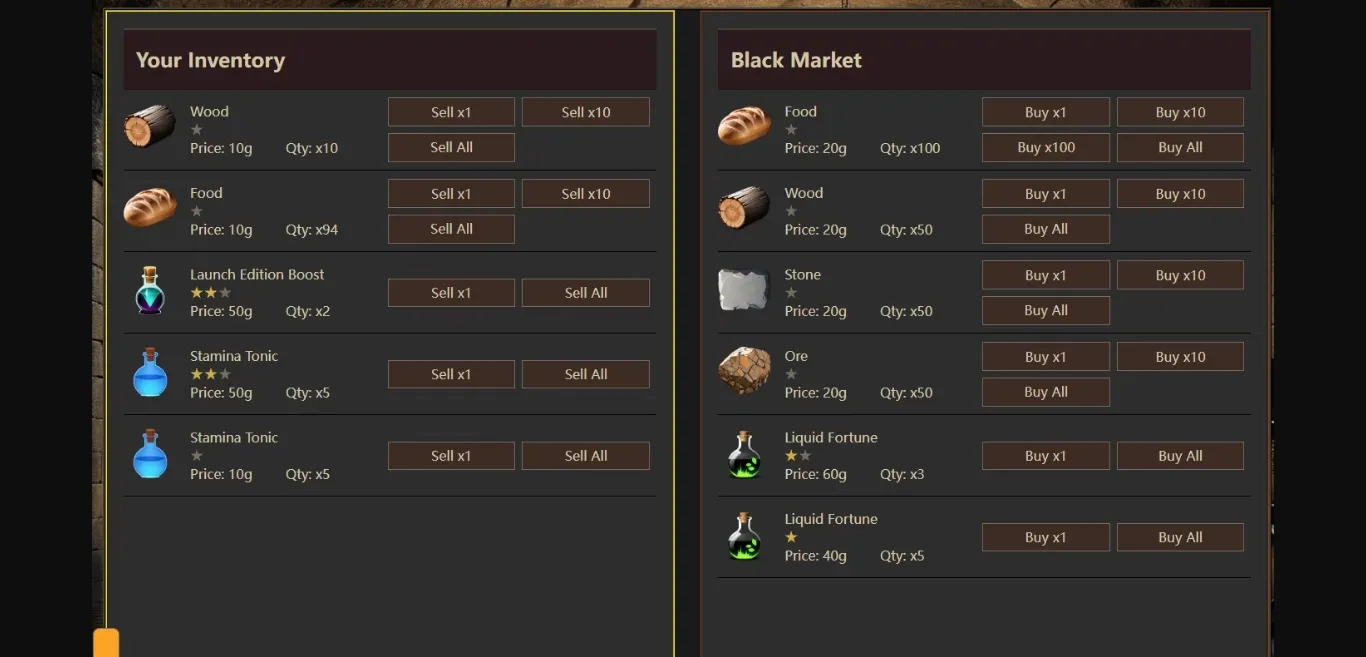Sell one Launch Edition Boost
This screenshot has width=1366, height=657.
pyautogui.click(x=451, y=293)
